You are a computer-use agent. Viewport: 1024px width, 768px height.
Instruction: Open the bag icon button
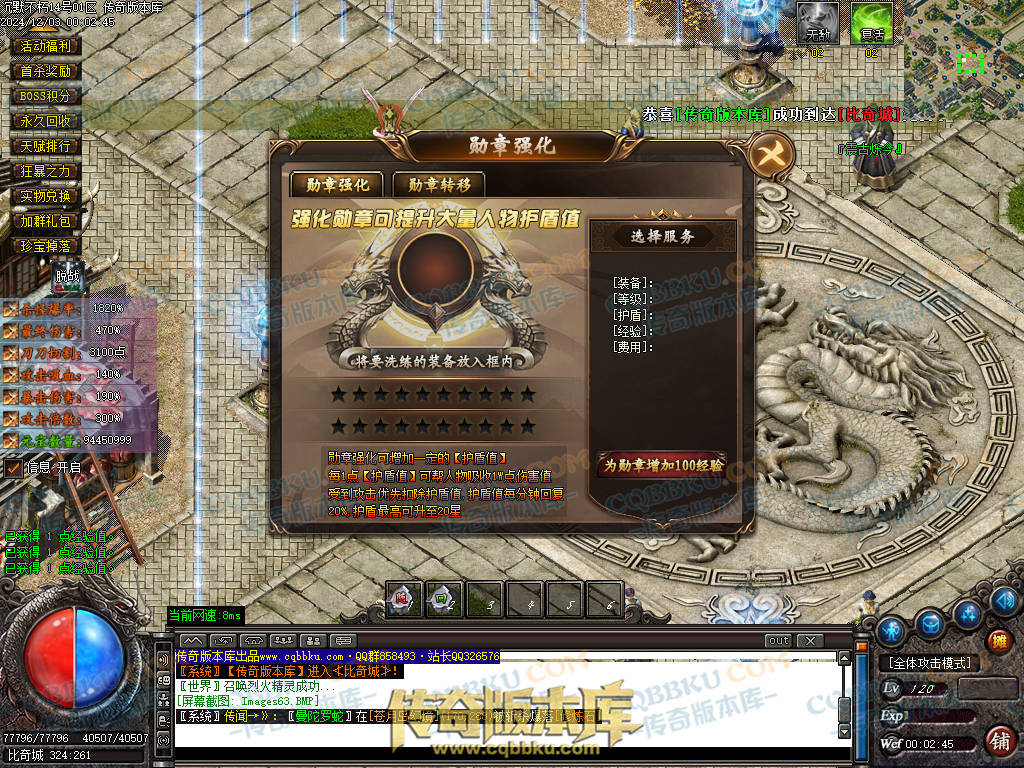[x=930, y=624]
